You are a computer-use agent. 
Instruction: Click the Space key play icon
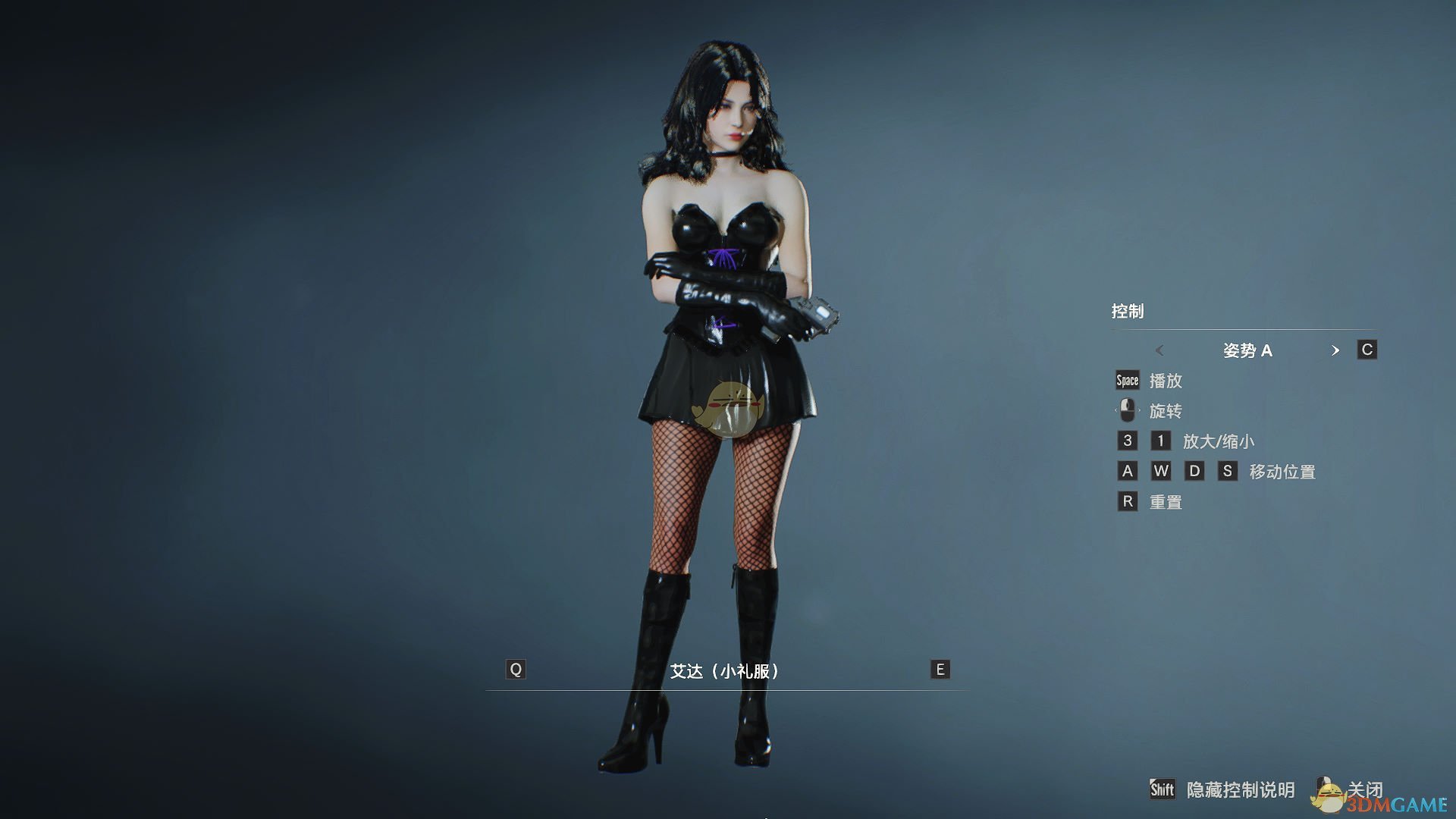point(1126,381)
